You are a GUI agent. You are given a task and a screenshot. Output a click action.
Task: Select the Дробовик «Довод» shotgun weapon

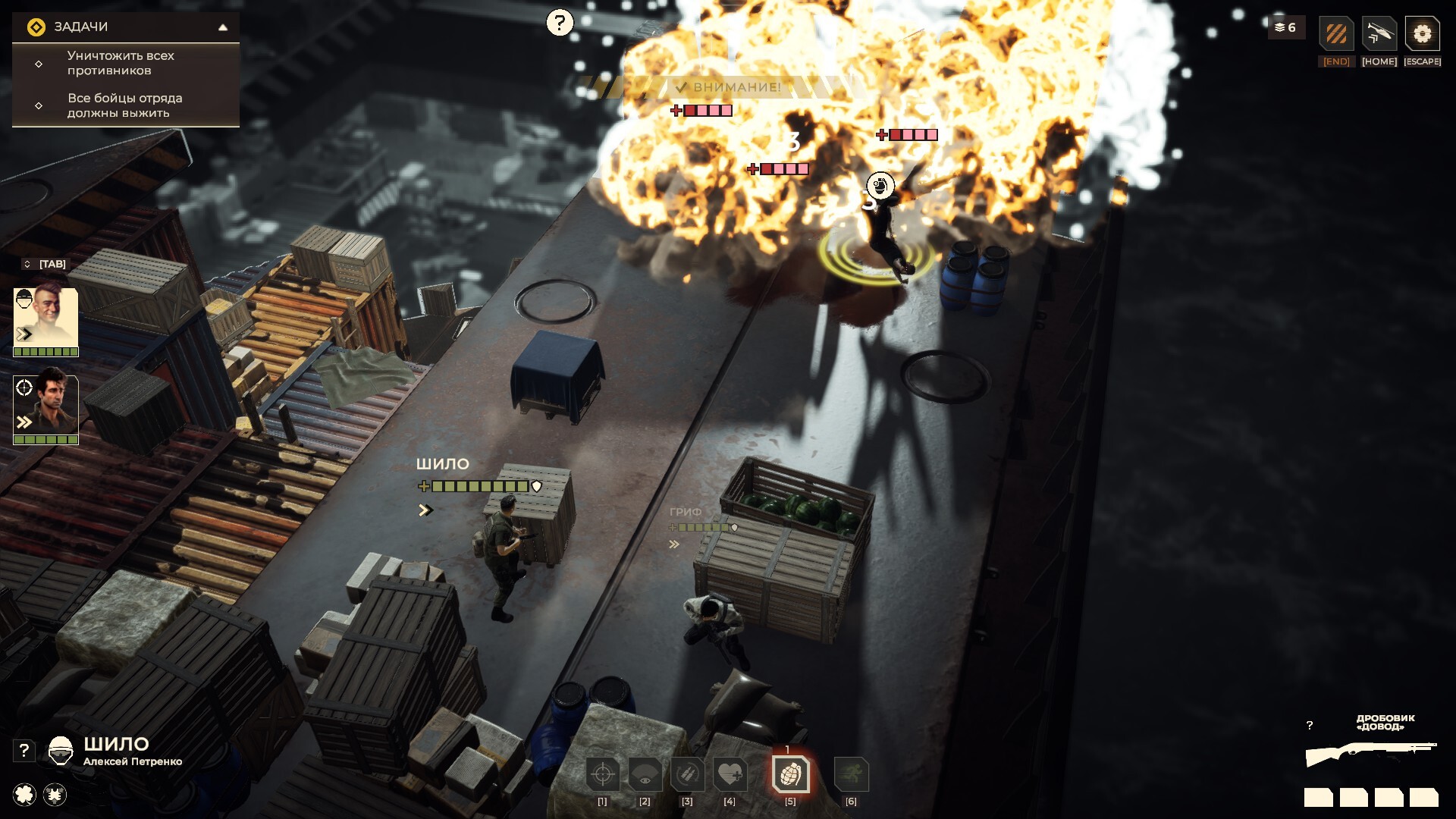tap(1371, 753)
